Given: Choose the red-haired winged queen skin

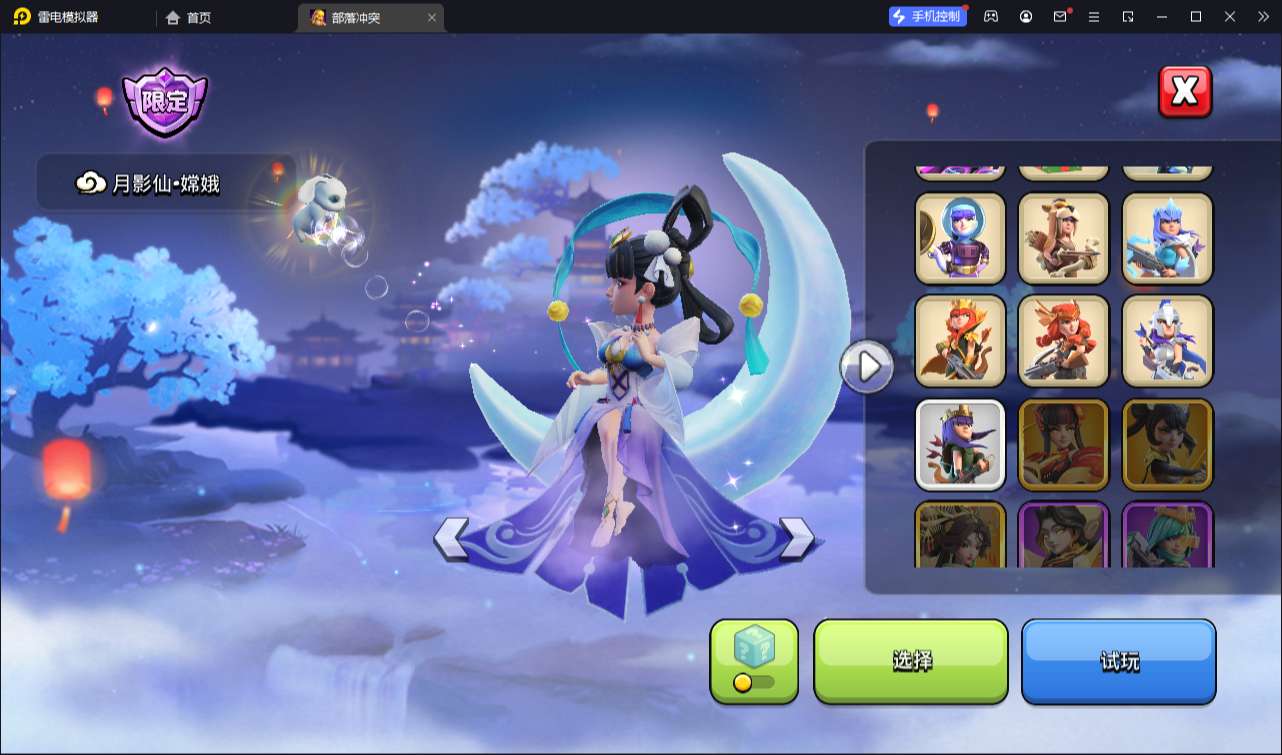Looking at the screenshot, I should tap(1063, 341).
